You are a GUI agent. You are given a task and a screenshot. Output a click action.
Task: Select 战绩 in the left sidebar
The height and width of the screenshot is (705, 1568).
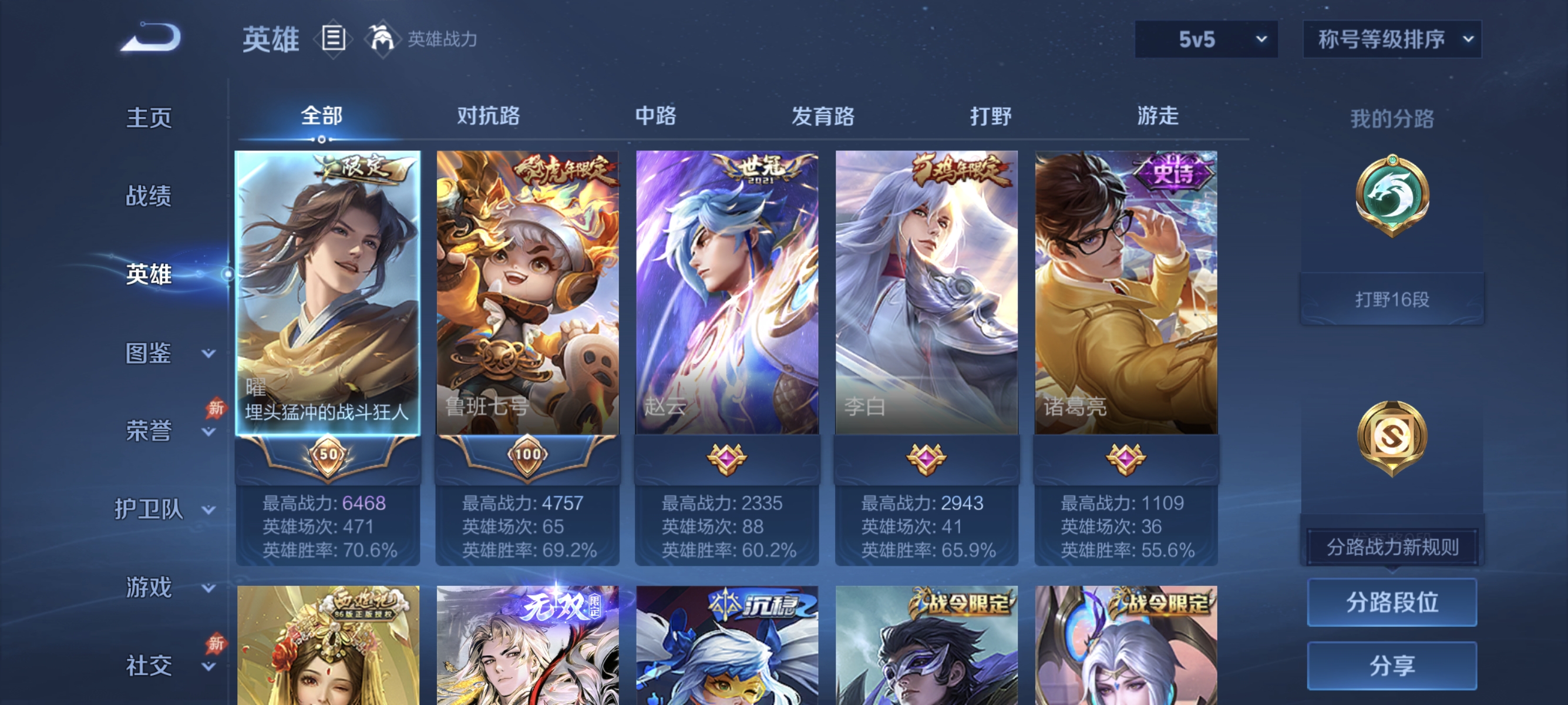coord(149,197)
